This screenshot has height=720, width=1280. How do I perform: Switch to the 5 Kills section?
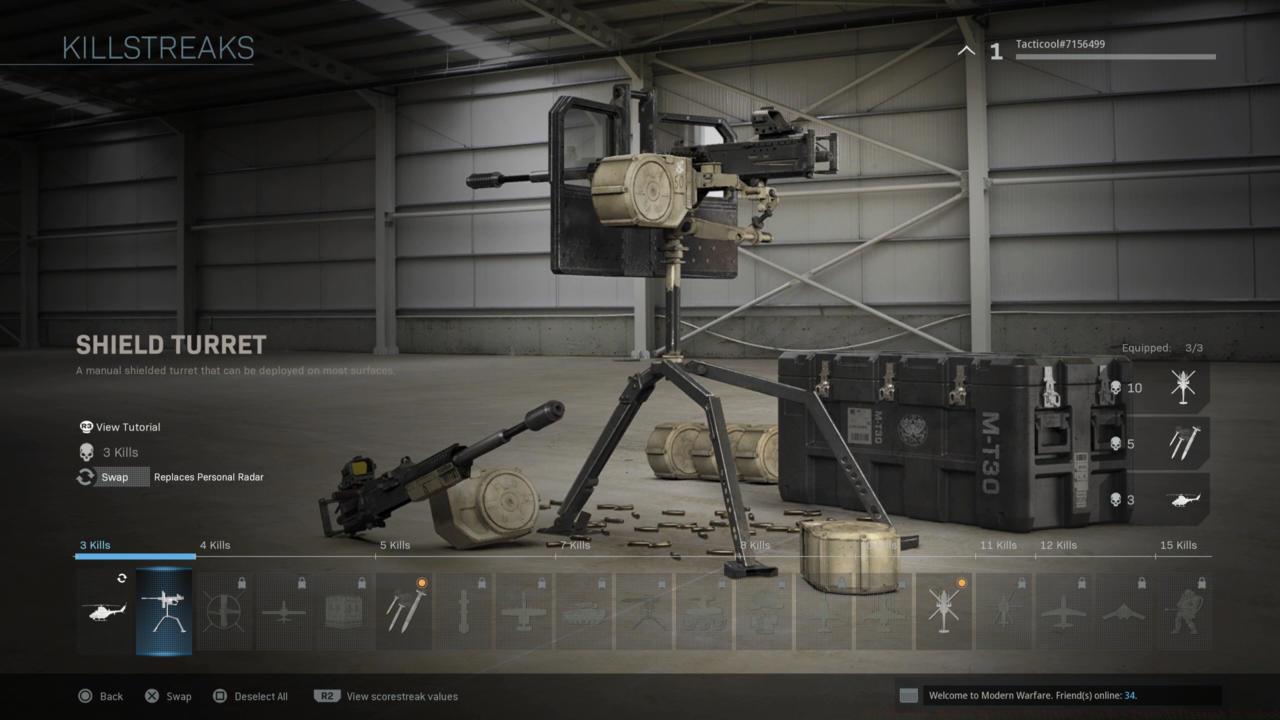coord(394,545)
